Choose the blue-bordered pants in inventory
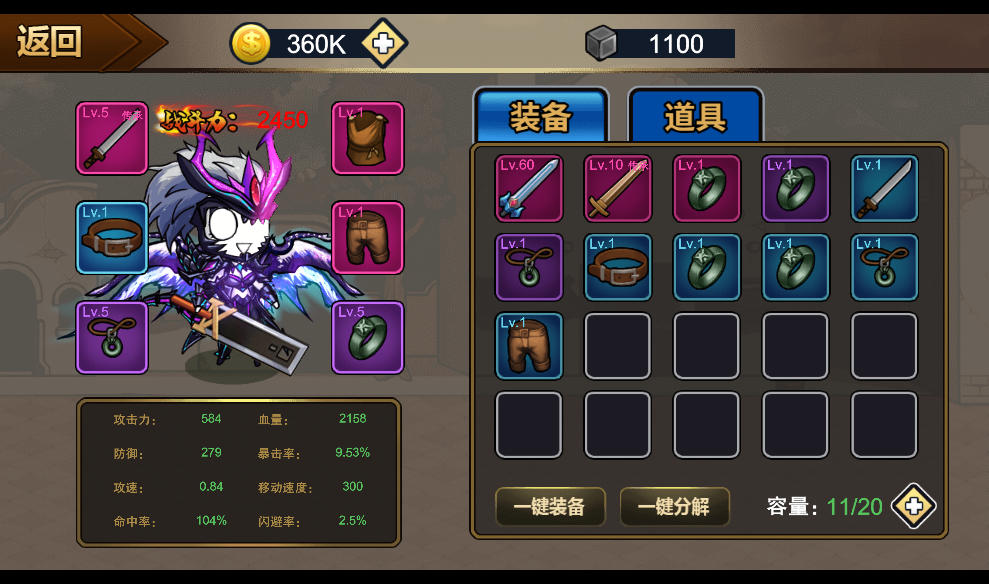The image size is (989, 584). pos(529,346)
